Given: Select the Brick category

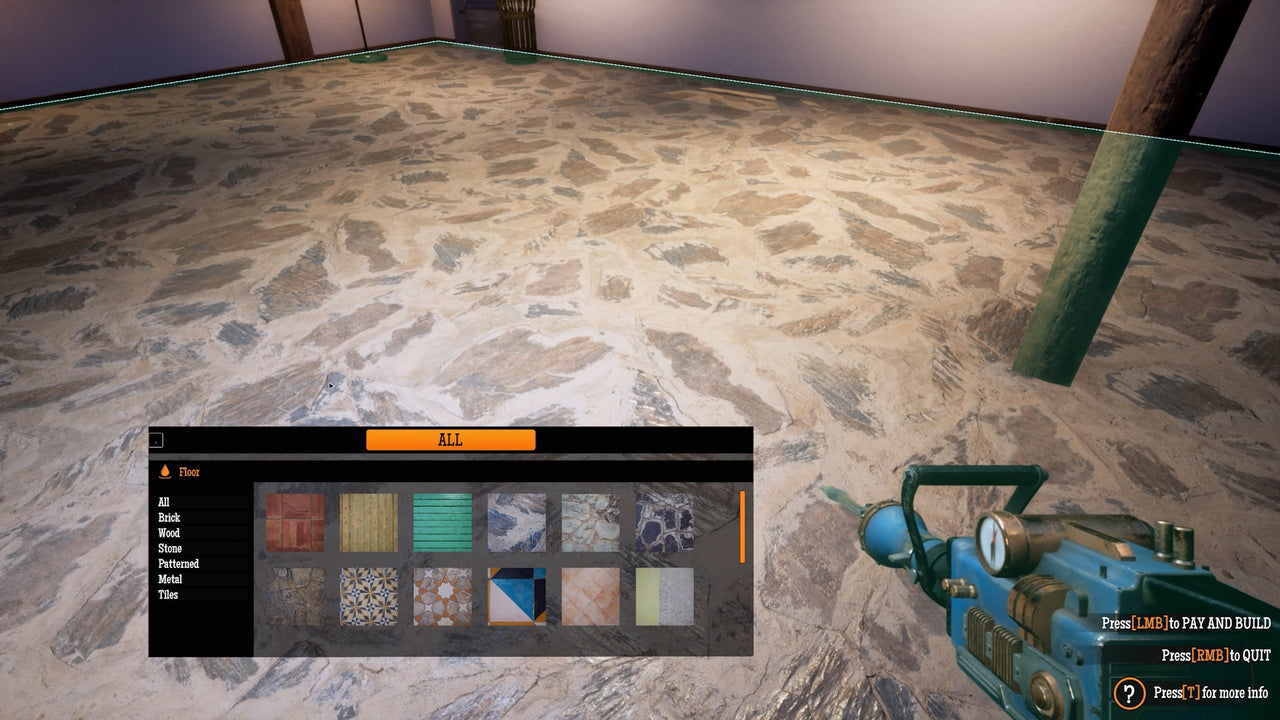Looking at the screenshot, I should [x=169, y=518].
